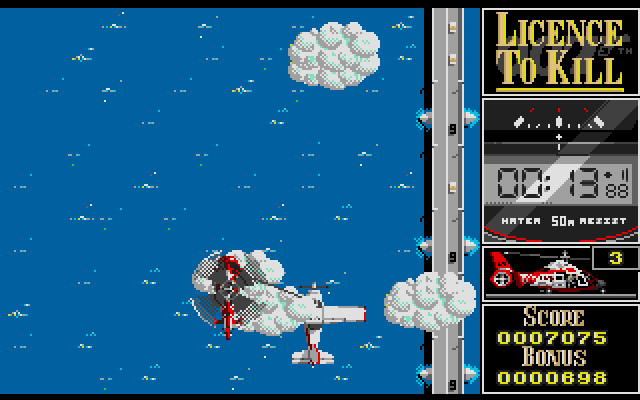640x400 pixels.
Task: Click the Licence To Kill logo panel
Action: 558,51
